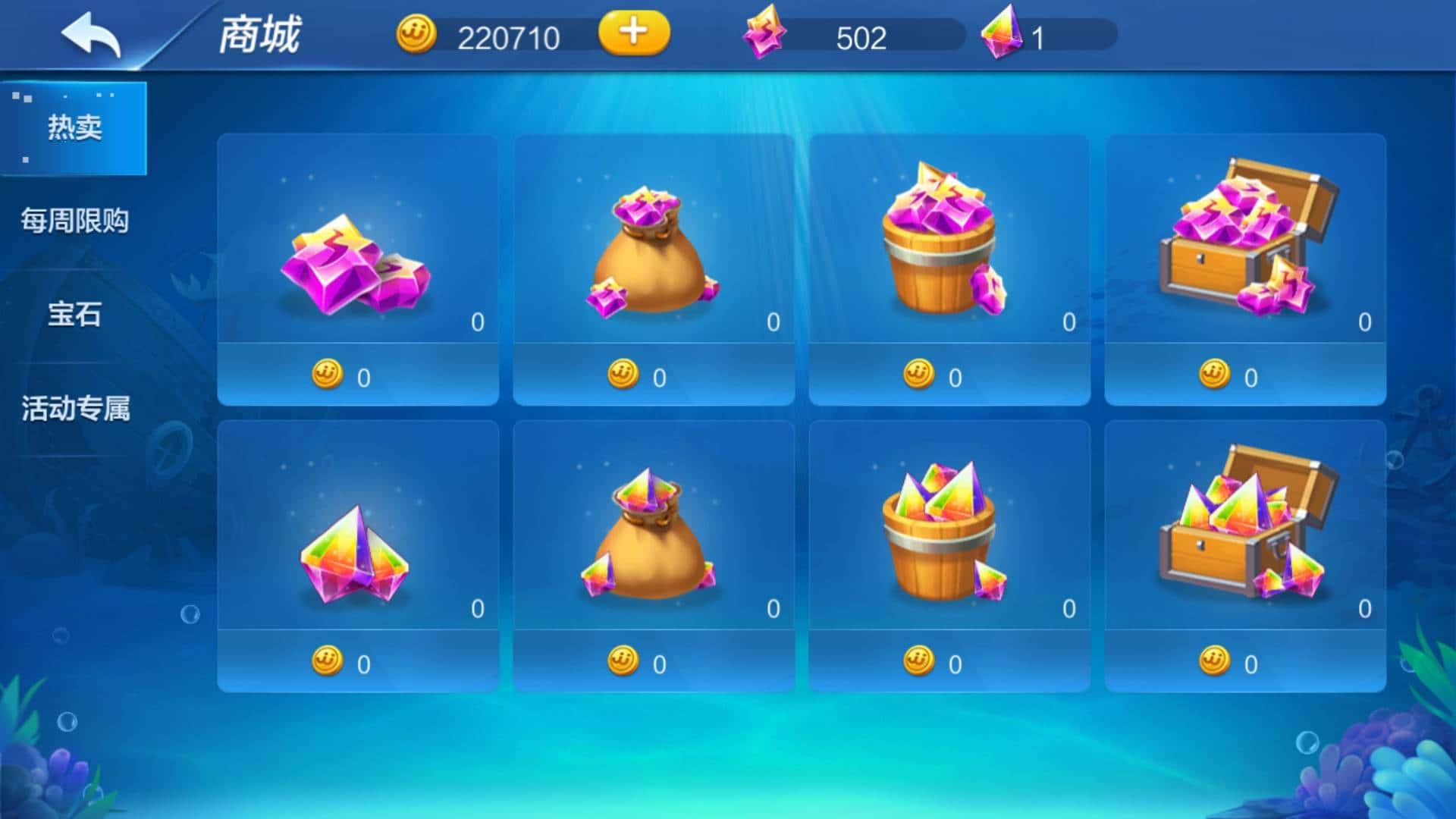1456x819 pixels.
Task: Show the 活动专属 category
Action: 74,408
